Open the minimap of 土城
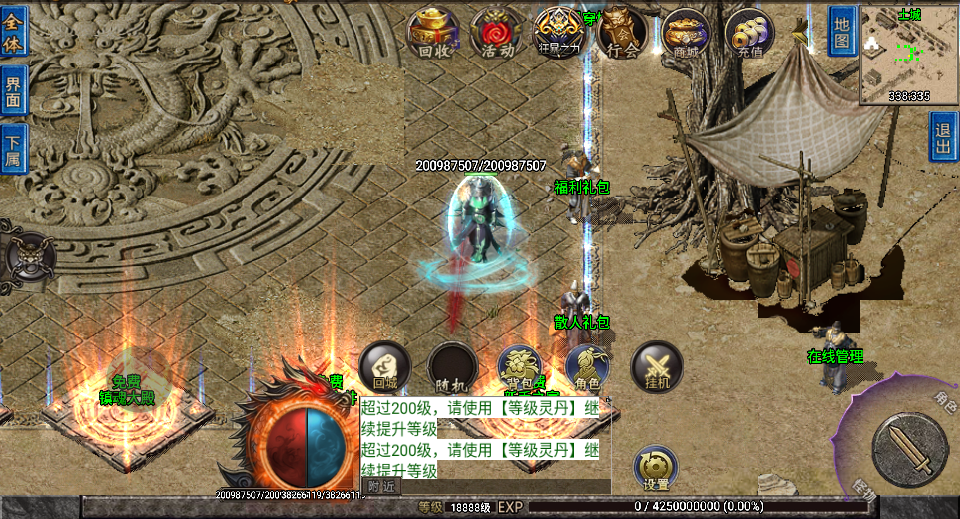Screen dimensions: 960x519 click(x=909, y=53)
